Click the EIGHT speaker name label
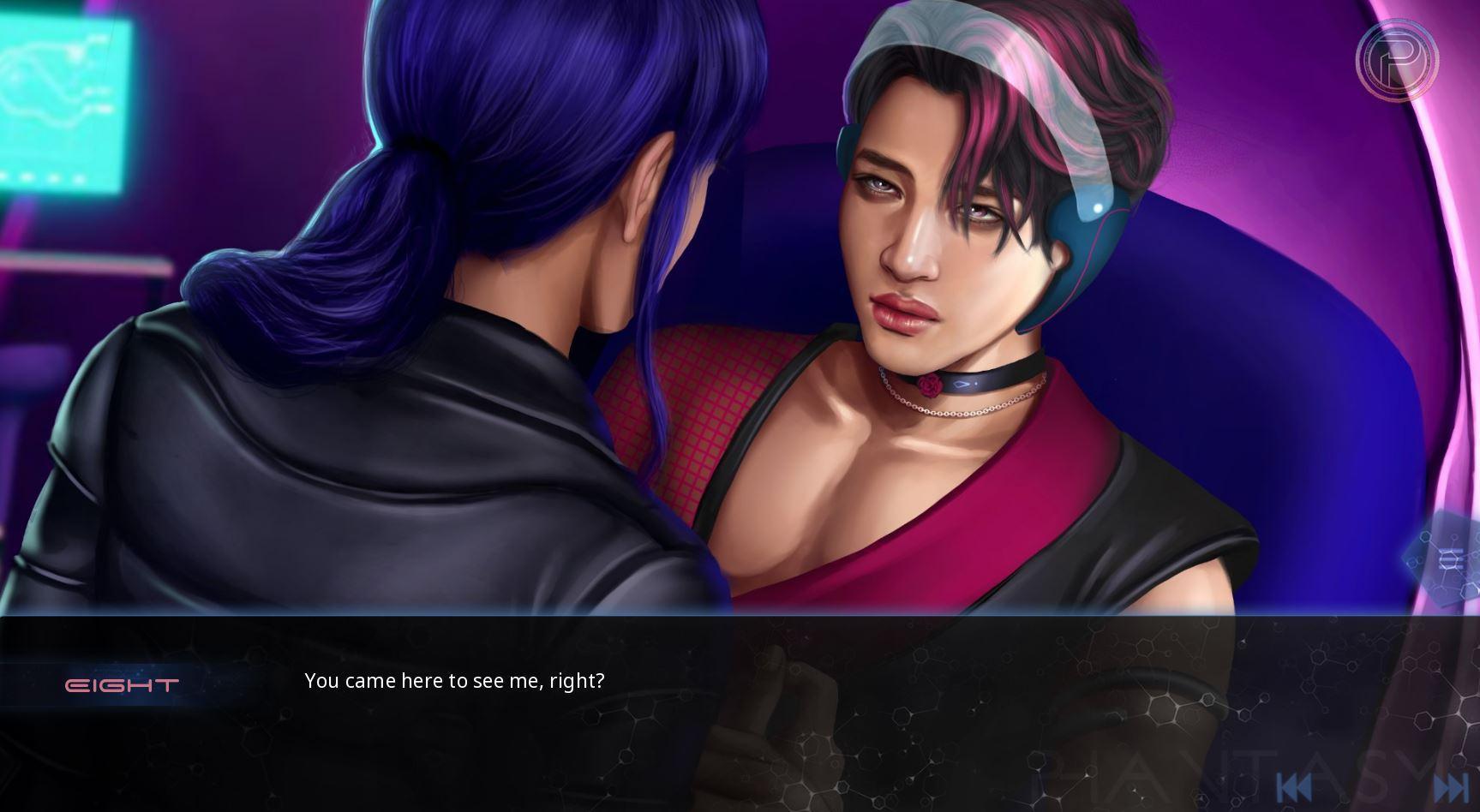This screenshot has height=812, width=1480. point(123,682)
